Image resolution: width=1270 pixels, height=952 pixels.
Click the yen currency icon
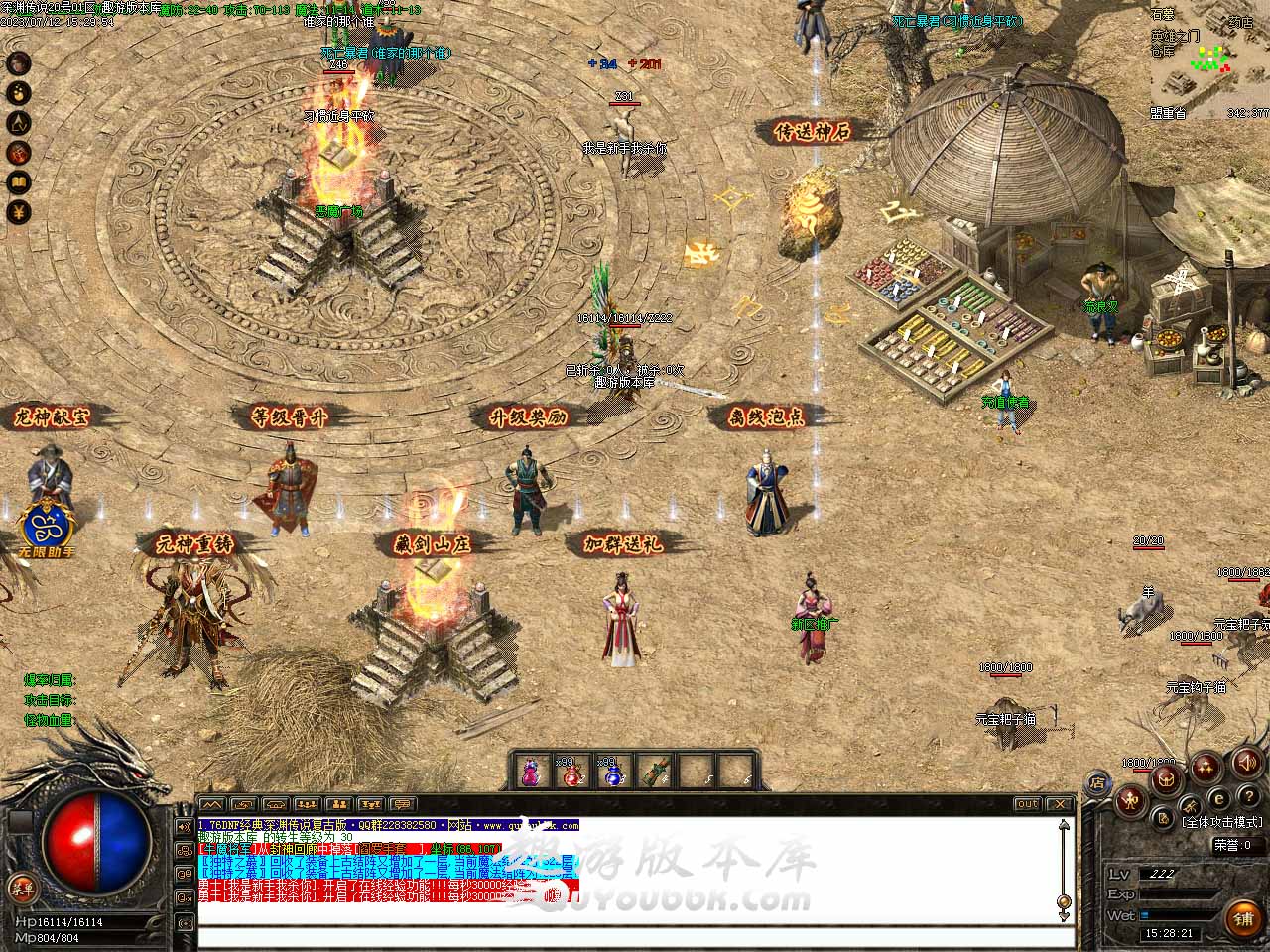[x=19, y=212]
